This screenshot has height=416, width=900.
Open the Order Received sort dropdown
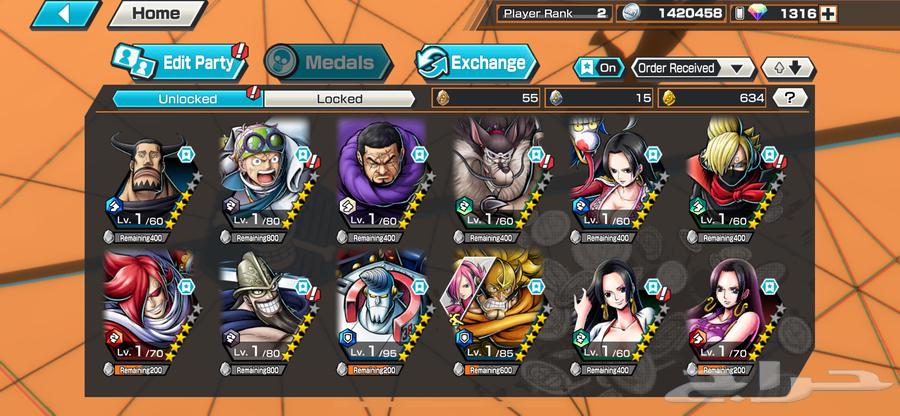tap(692, 68)
